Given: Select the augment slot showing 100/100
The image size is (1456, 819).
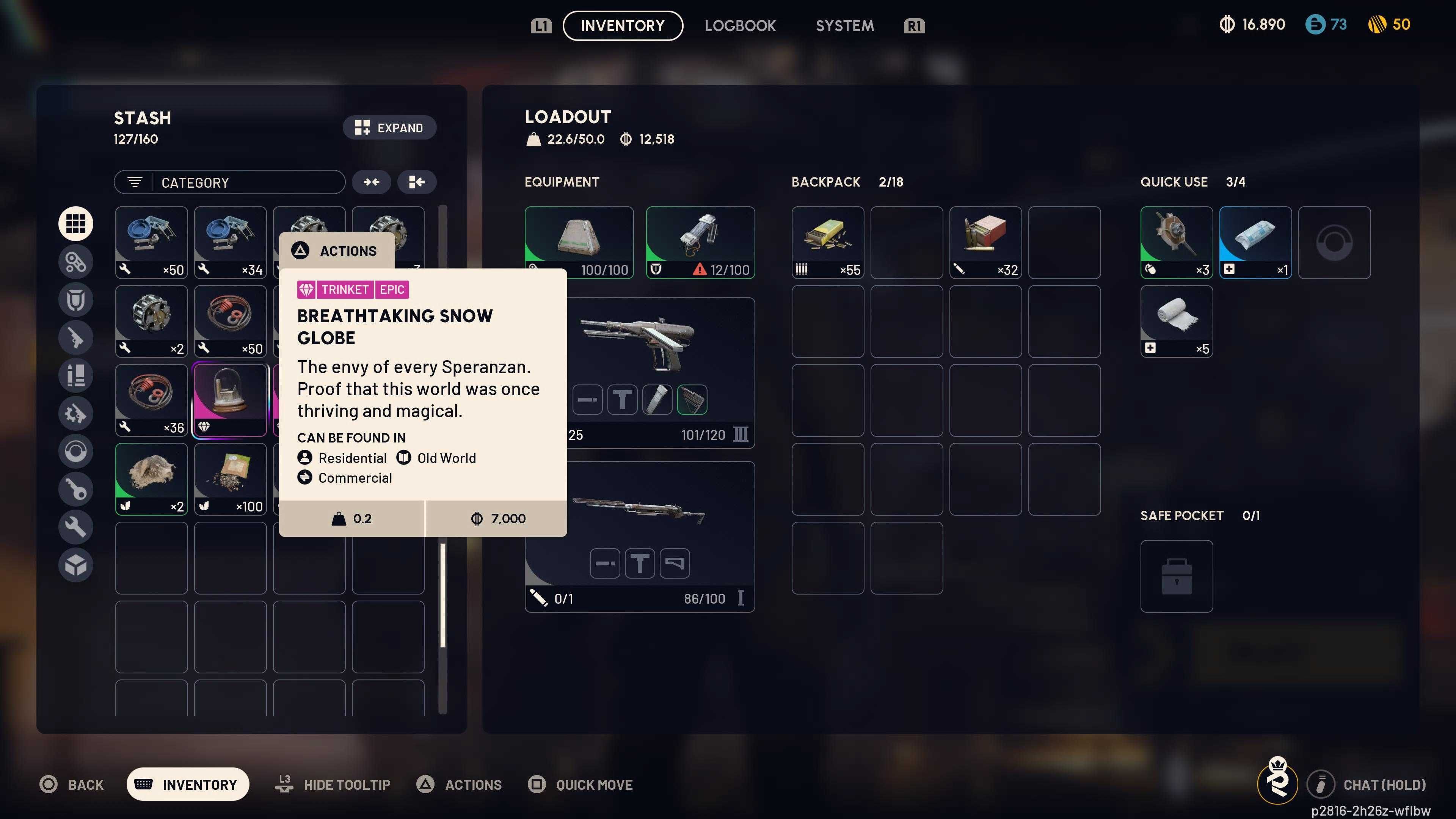Looking at the screenshot, I should pyautogui.click(x=579, y=242).
